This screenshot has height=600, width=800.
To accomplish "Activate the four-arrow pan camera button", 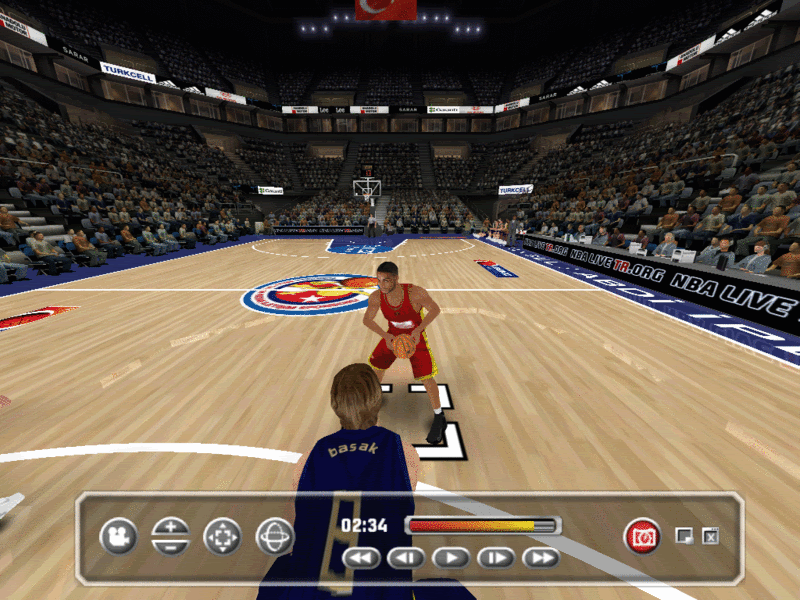I will click(x=222, y=537).
